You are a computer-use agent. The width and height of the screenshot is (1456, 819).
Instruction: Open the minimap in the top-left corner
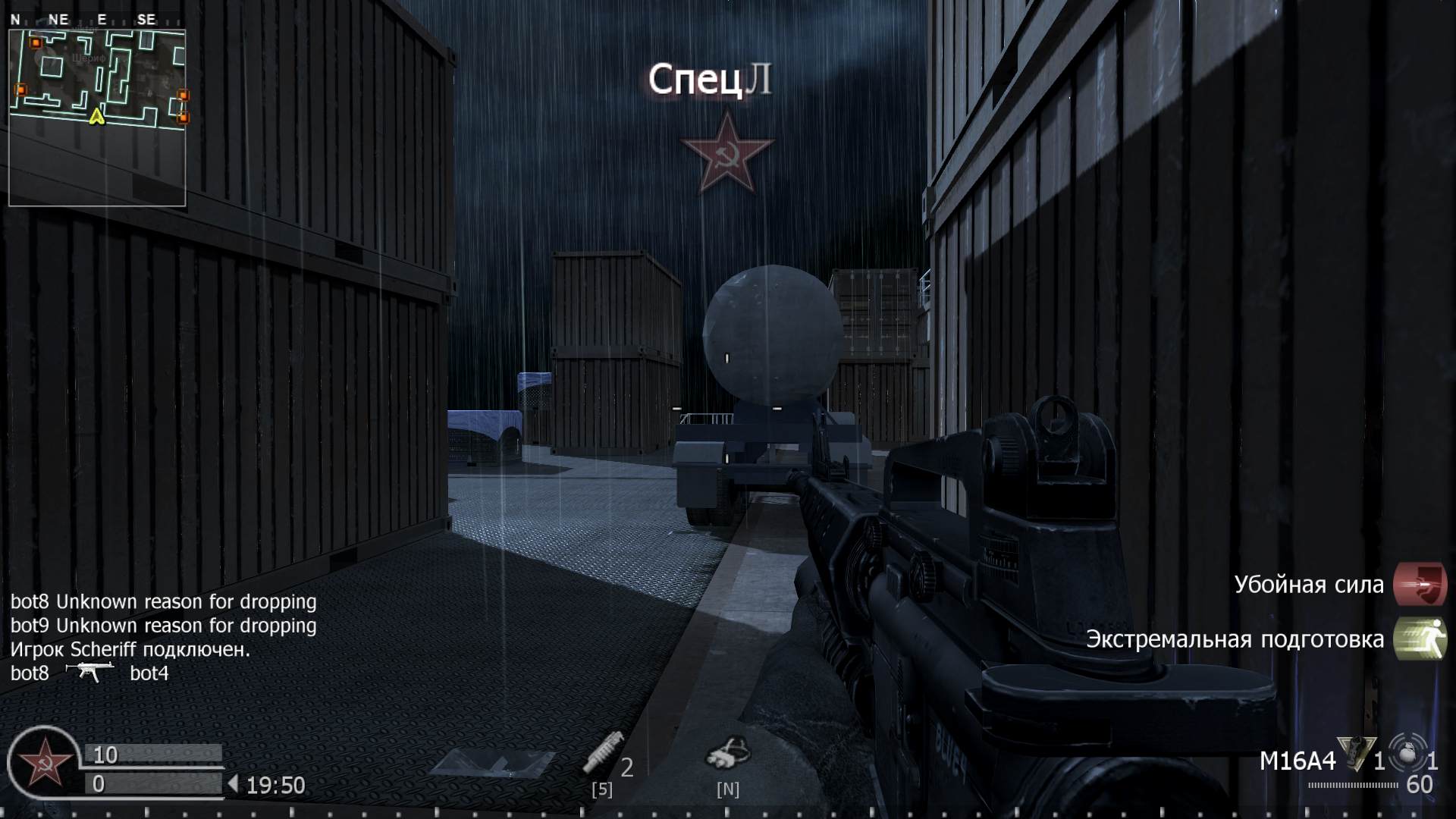coord(97,110)
